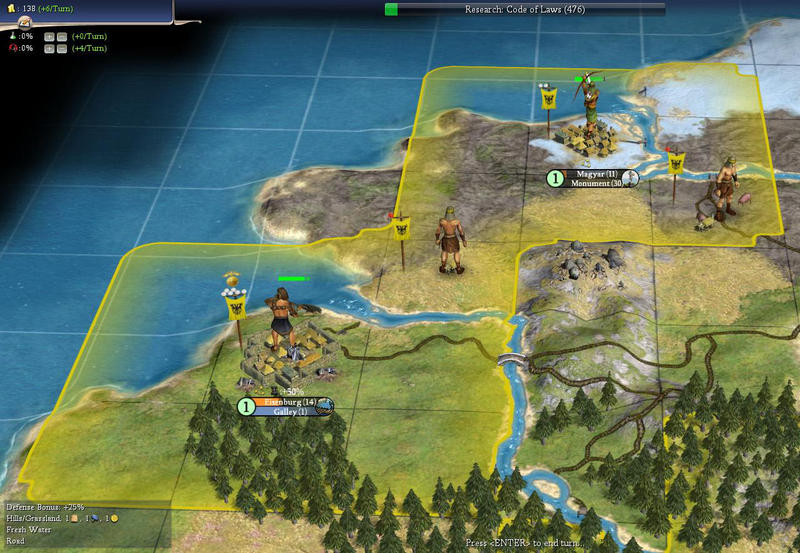This screenshot has width=800, height=553.
Task: Increase the science rate with its plus button
Action: (50, 36)
